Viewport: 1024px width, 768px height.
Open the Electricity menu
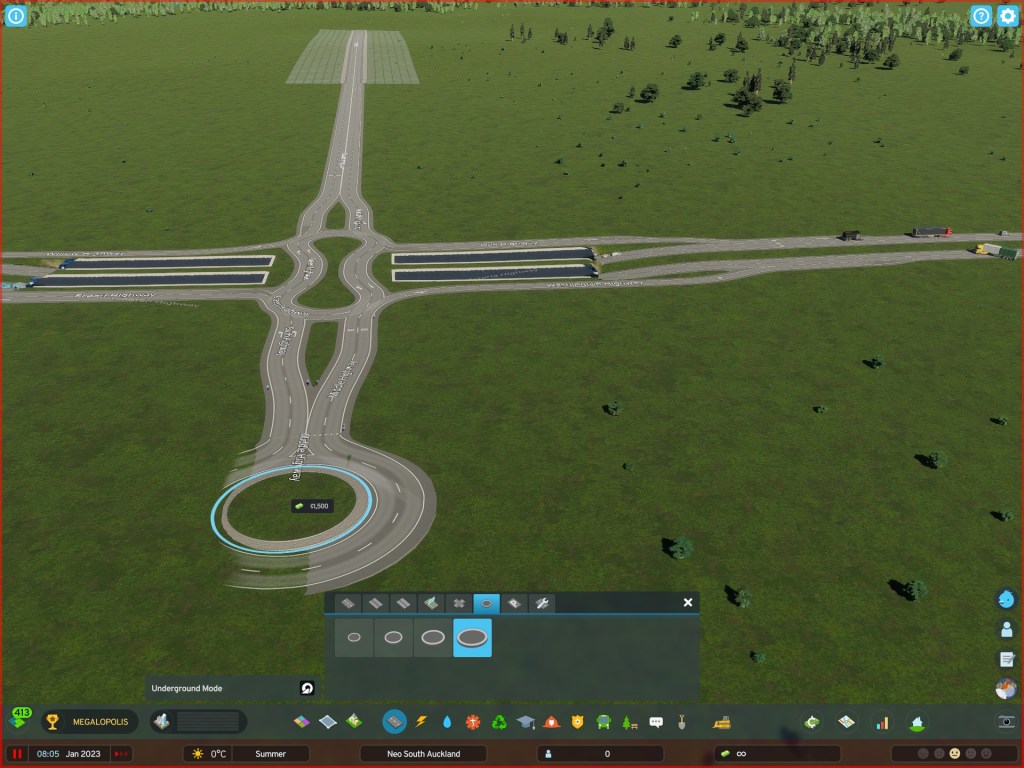tap(421, 721)
